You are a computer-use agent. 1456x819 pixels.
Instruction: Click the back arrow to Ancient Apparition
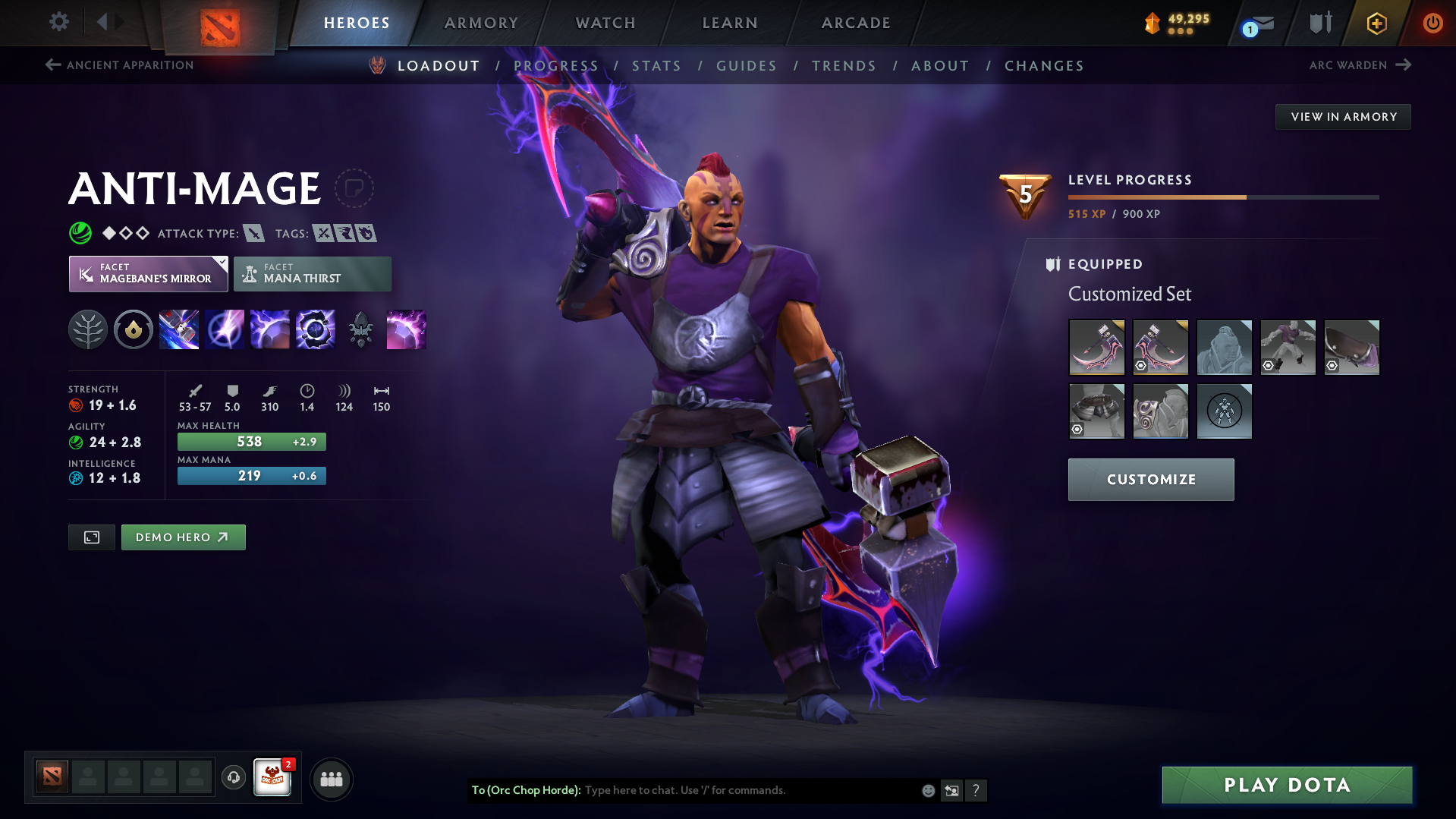[52, 65]
